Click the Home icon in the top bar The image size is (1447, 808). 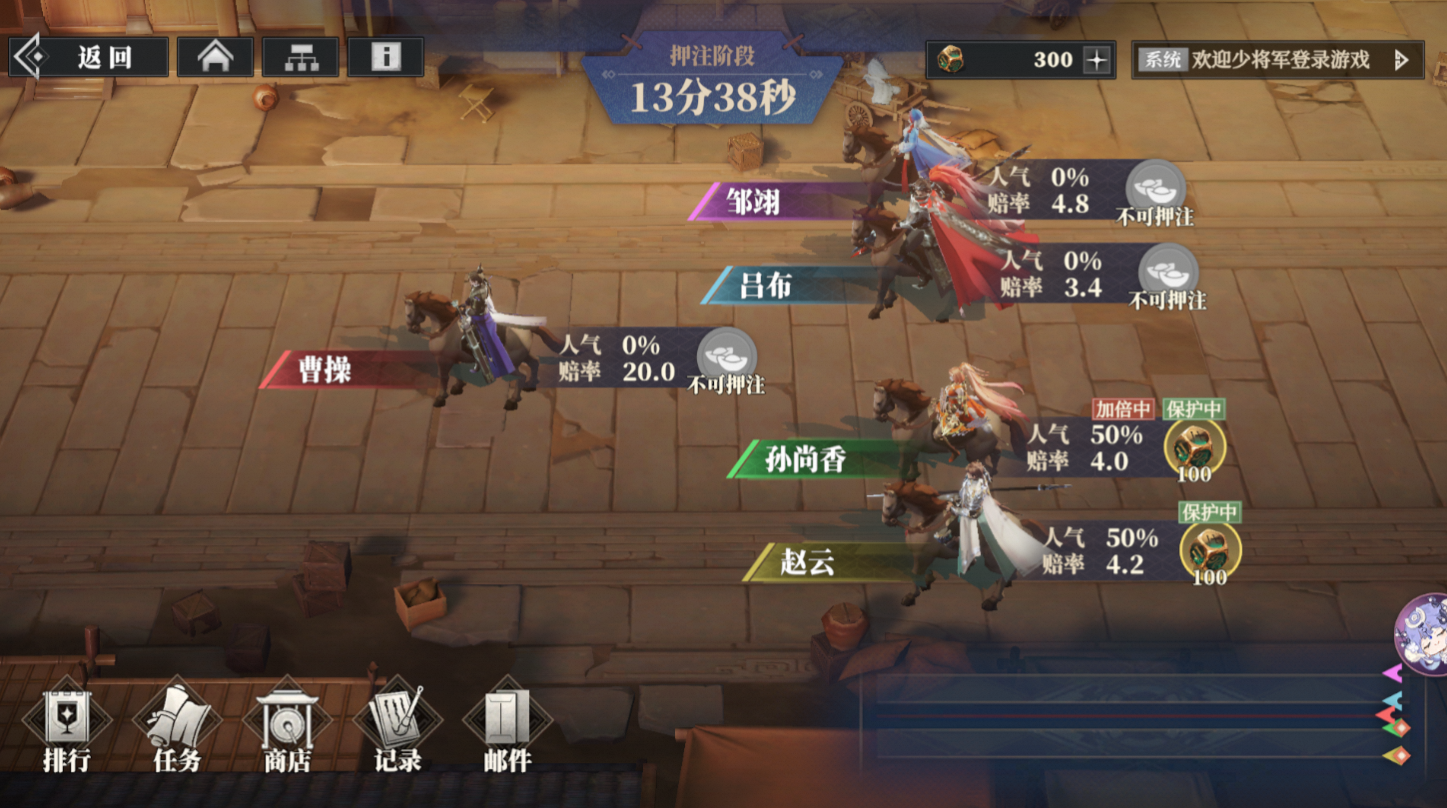(x=213, y=56)
